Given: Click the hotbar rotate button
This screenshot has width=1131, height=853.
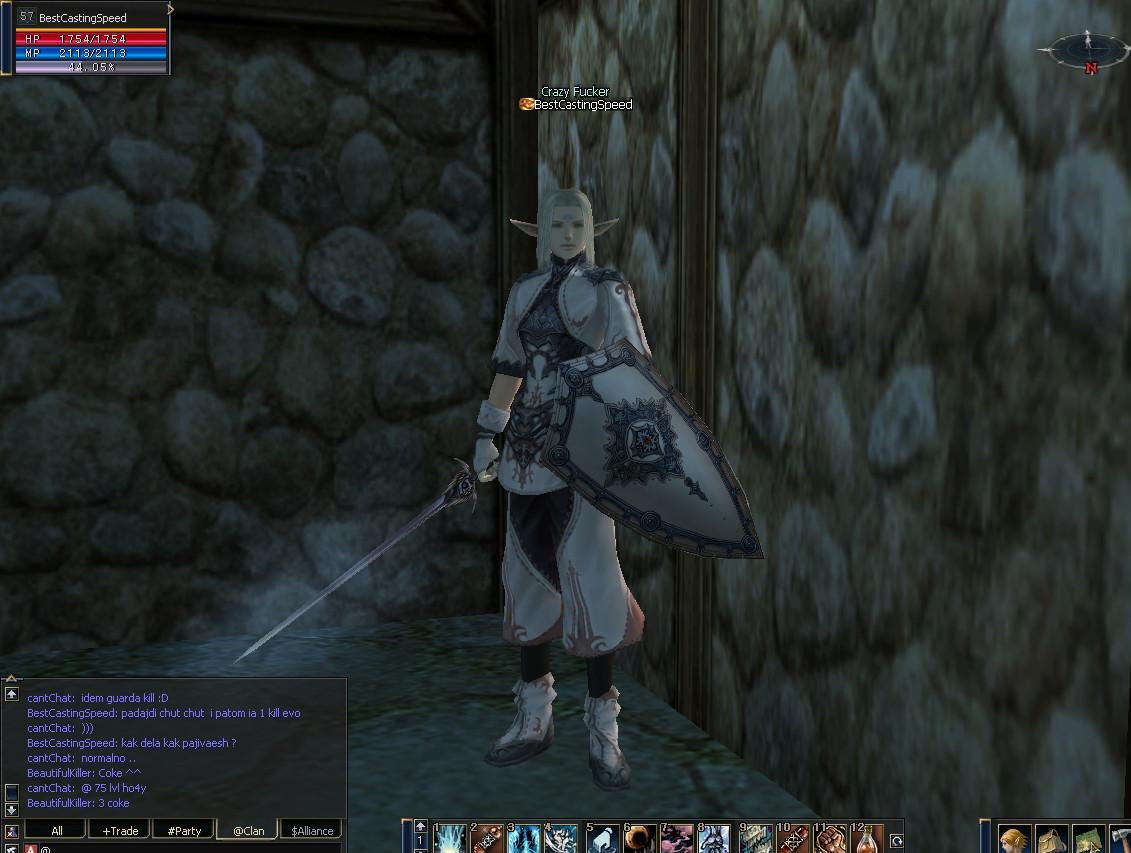Looking at the screenshot, I should pyautogui.click(x=897, y=841).
